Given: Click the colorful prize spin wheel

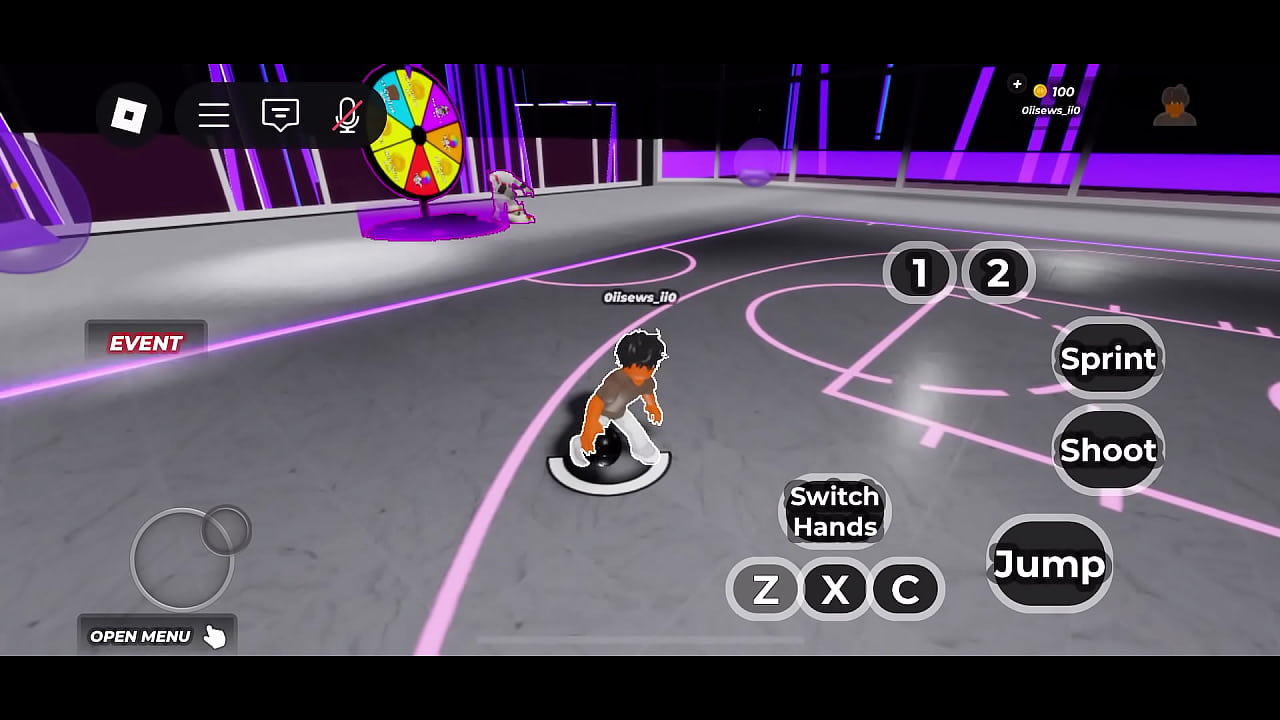Looking at the screenshot, I should pyautogui.click(x=415, y=130).
